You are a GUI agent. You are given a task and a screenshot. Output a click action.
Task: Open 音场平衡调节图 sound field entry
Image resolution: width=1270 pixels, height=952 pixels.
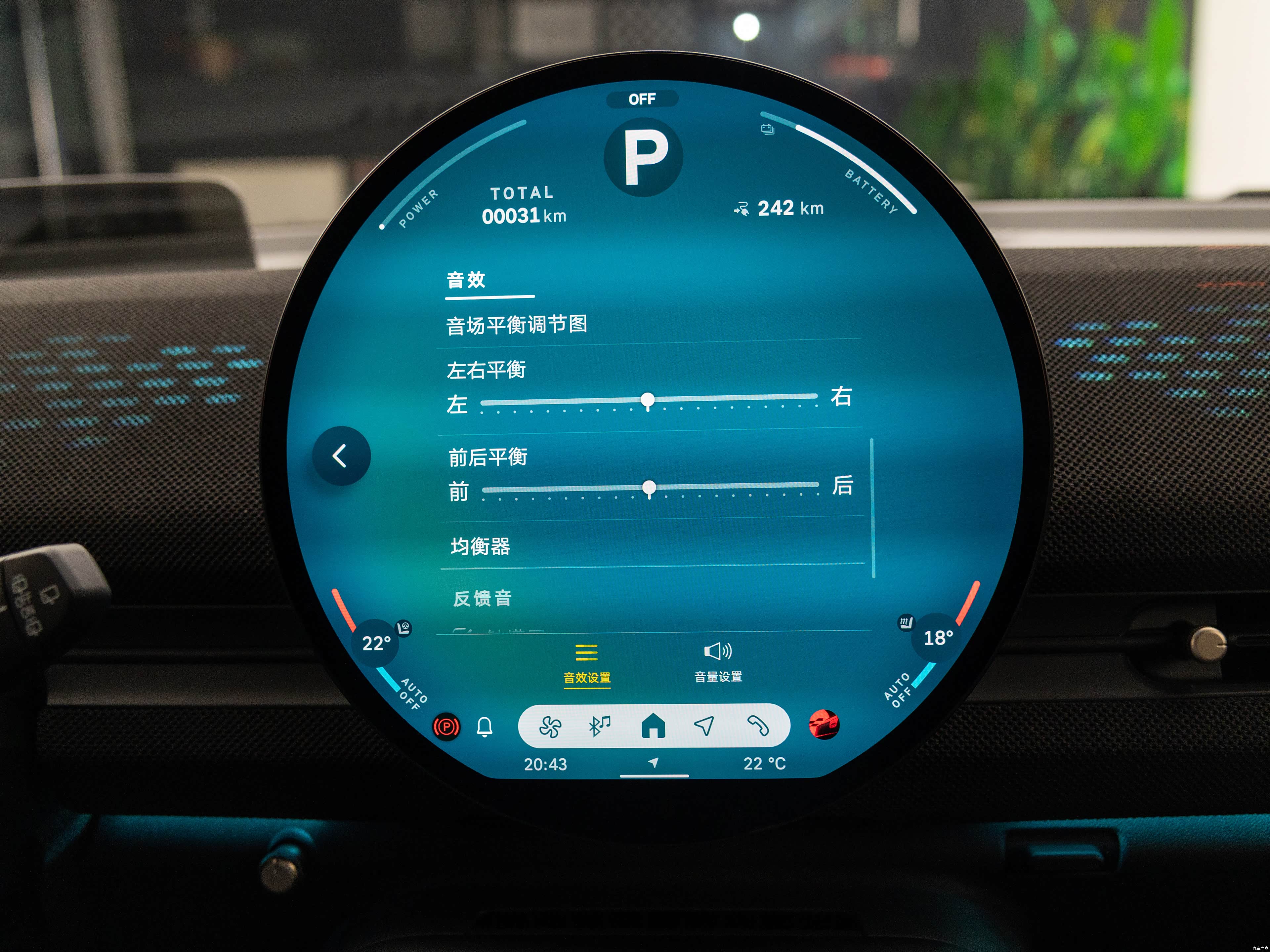click(x=517, y=325)
